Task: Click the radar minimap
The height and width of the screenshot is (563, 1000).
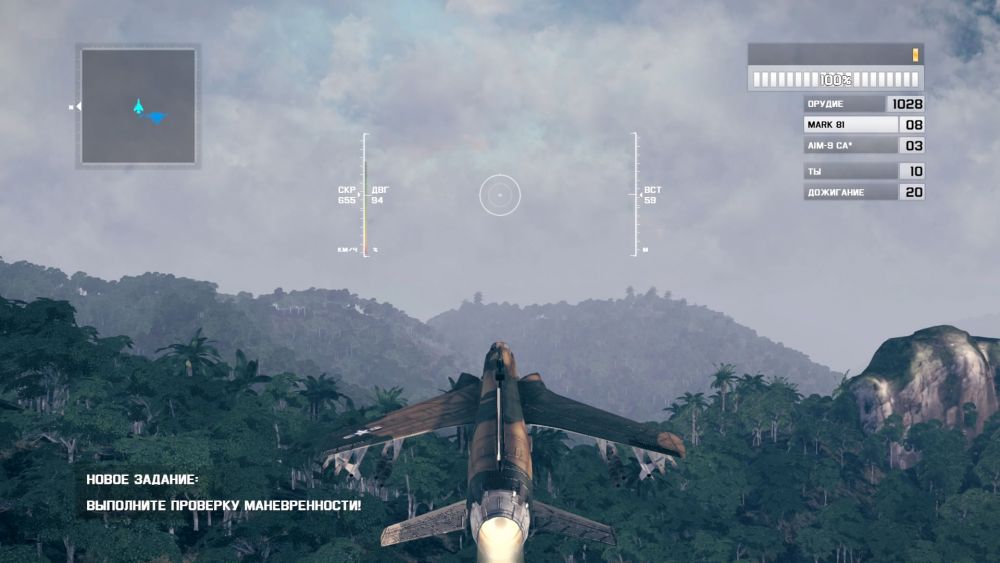Action: 138,106
